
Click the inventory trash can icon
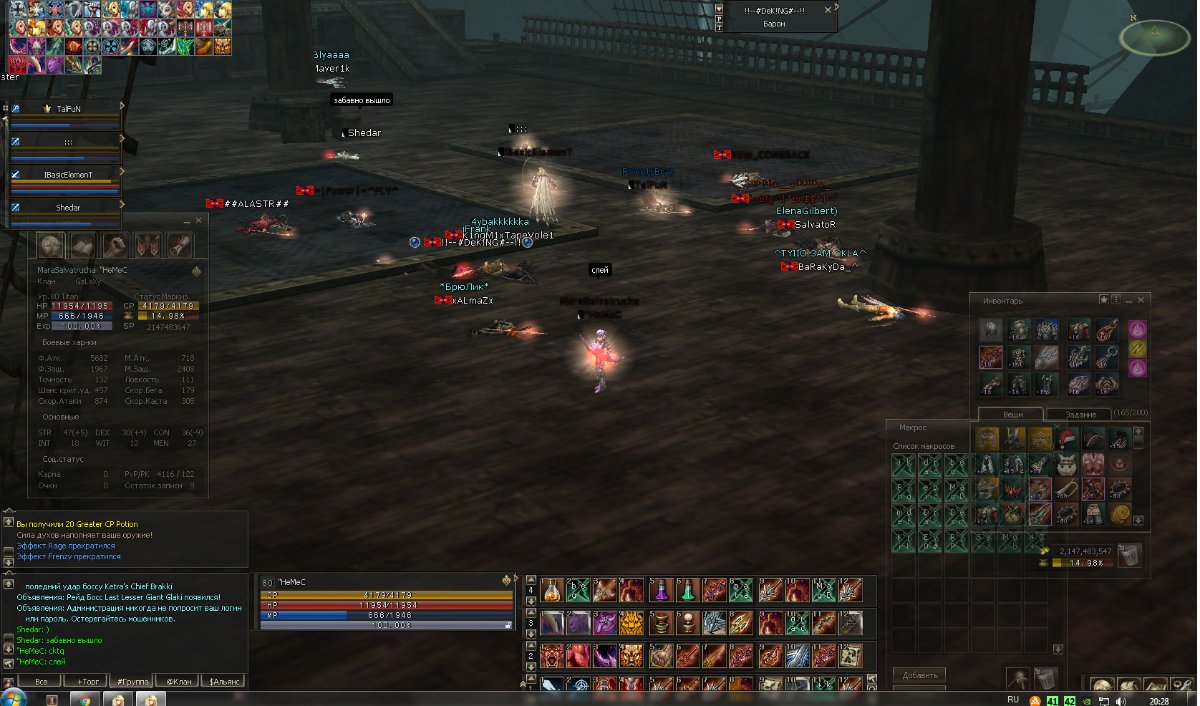(x=1129, y=555)
